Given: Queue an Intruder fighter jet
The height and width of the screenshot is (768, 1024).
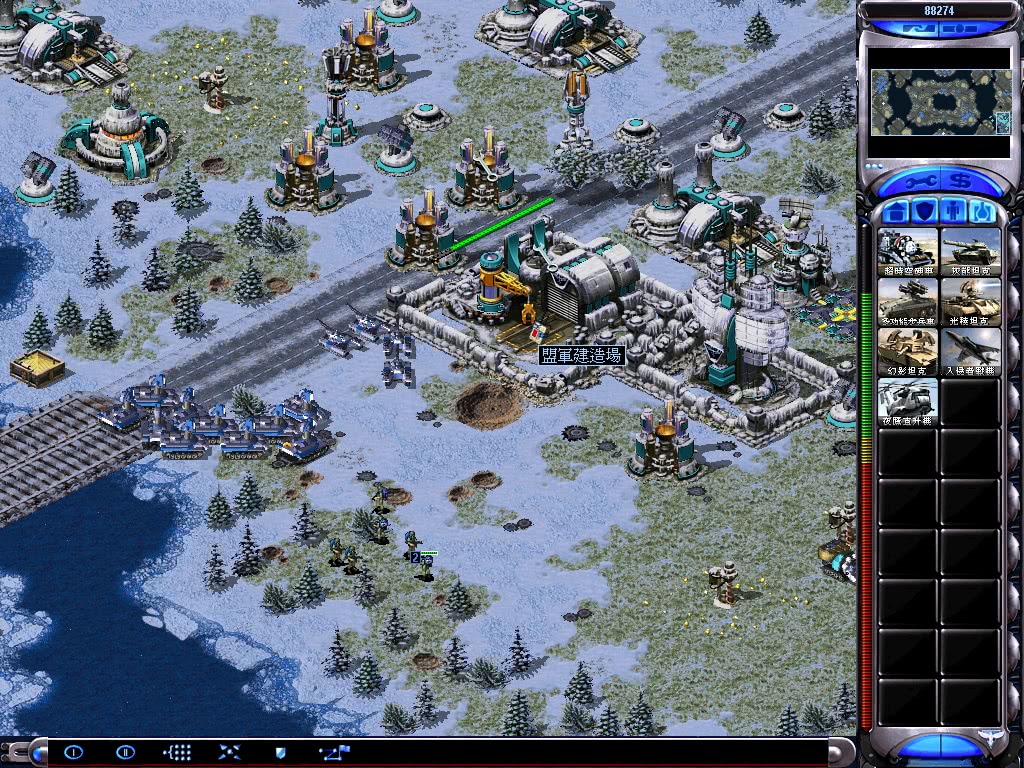Looking at the screenshot, I should 970,352.
